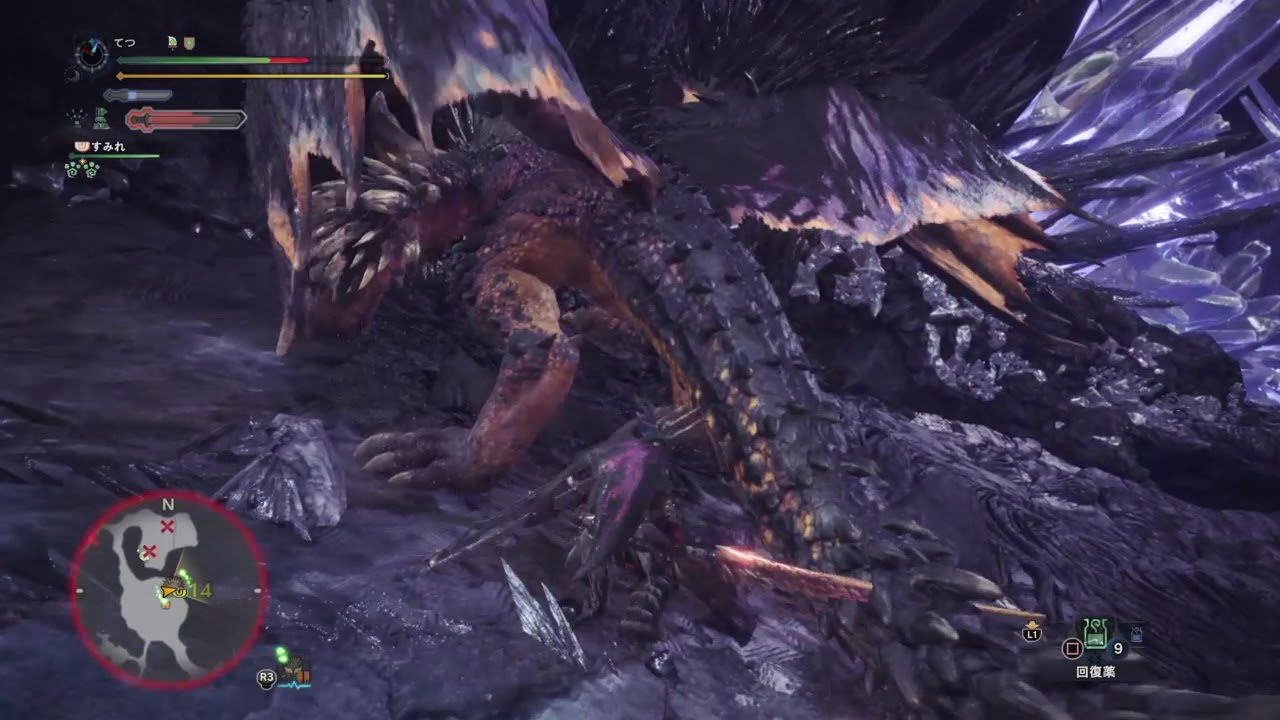Click the green paw-print Palico gadget icon

(80, 169)
